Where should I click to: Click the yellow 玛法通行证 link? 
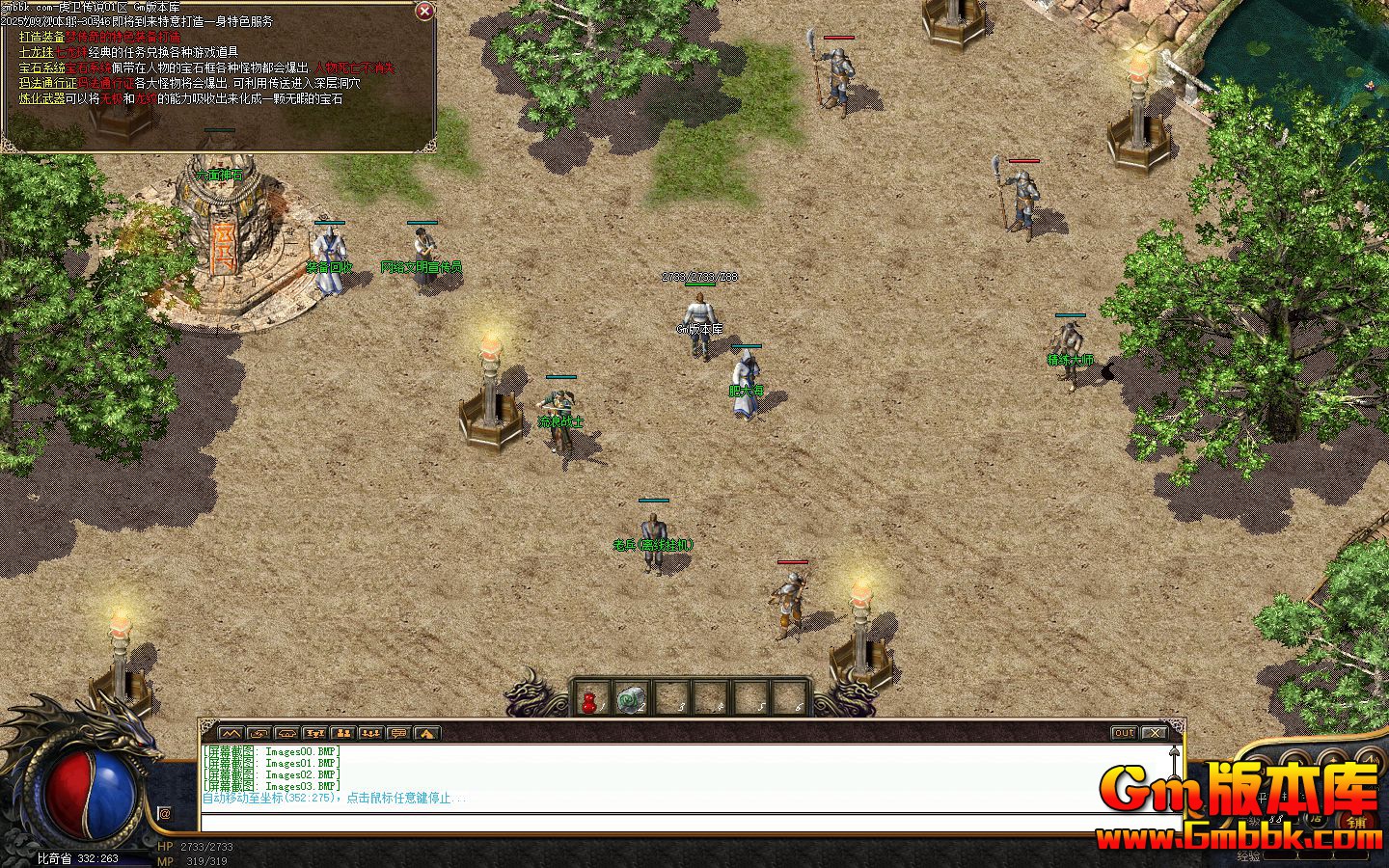coord(47,83)
